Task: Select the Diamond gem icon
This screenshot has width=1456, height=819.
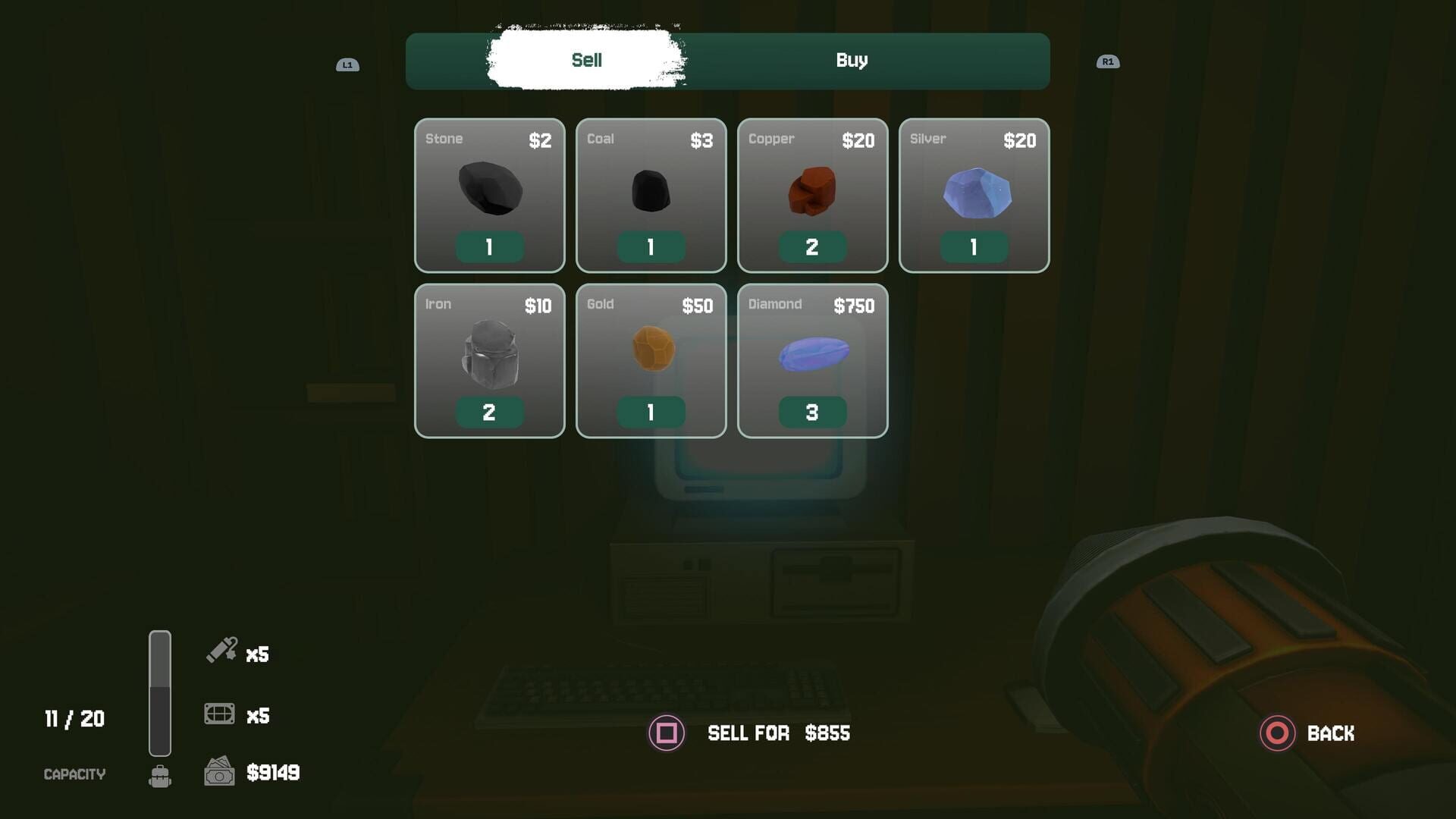Action: pos(812,353)
